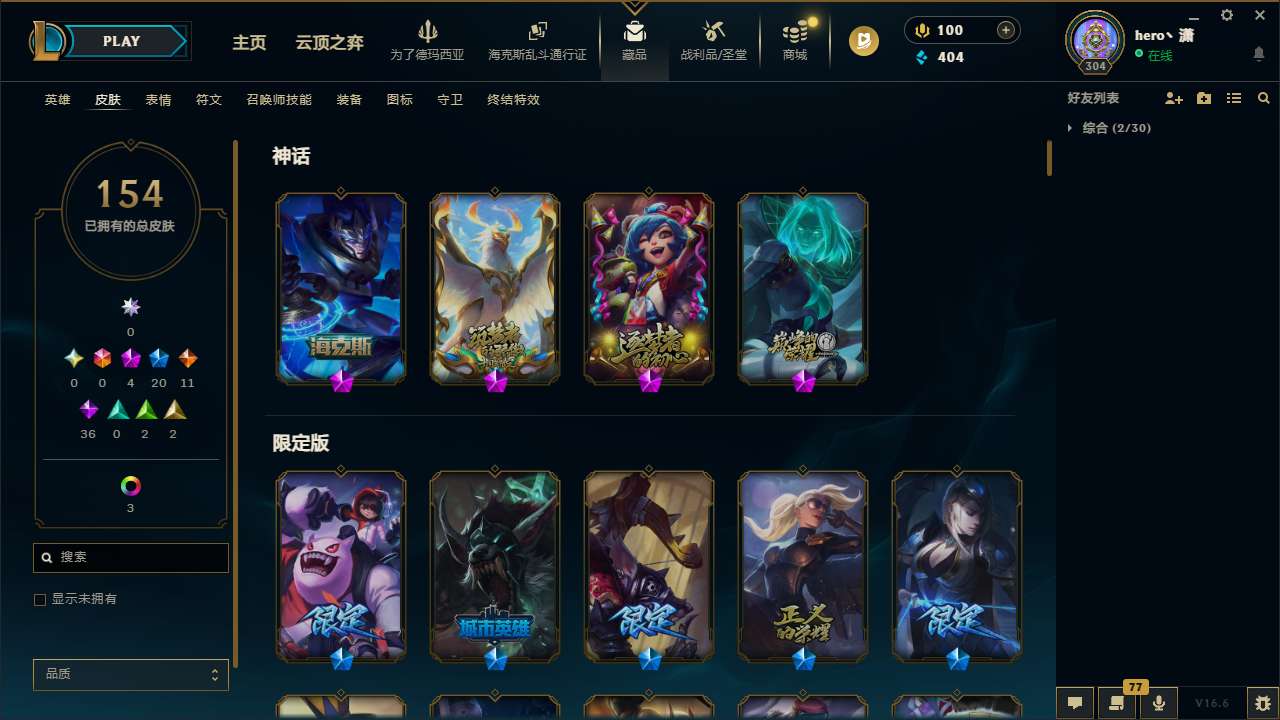
Task: Open the voice chat microphone icon
Action: [x=1158, y=703]
